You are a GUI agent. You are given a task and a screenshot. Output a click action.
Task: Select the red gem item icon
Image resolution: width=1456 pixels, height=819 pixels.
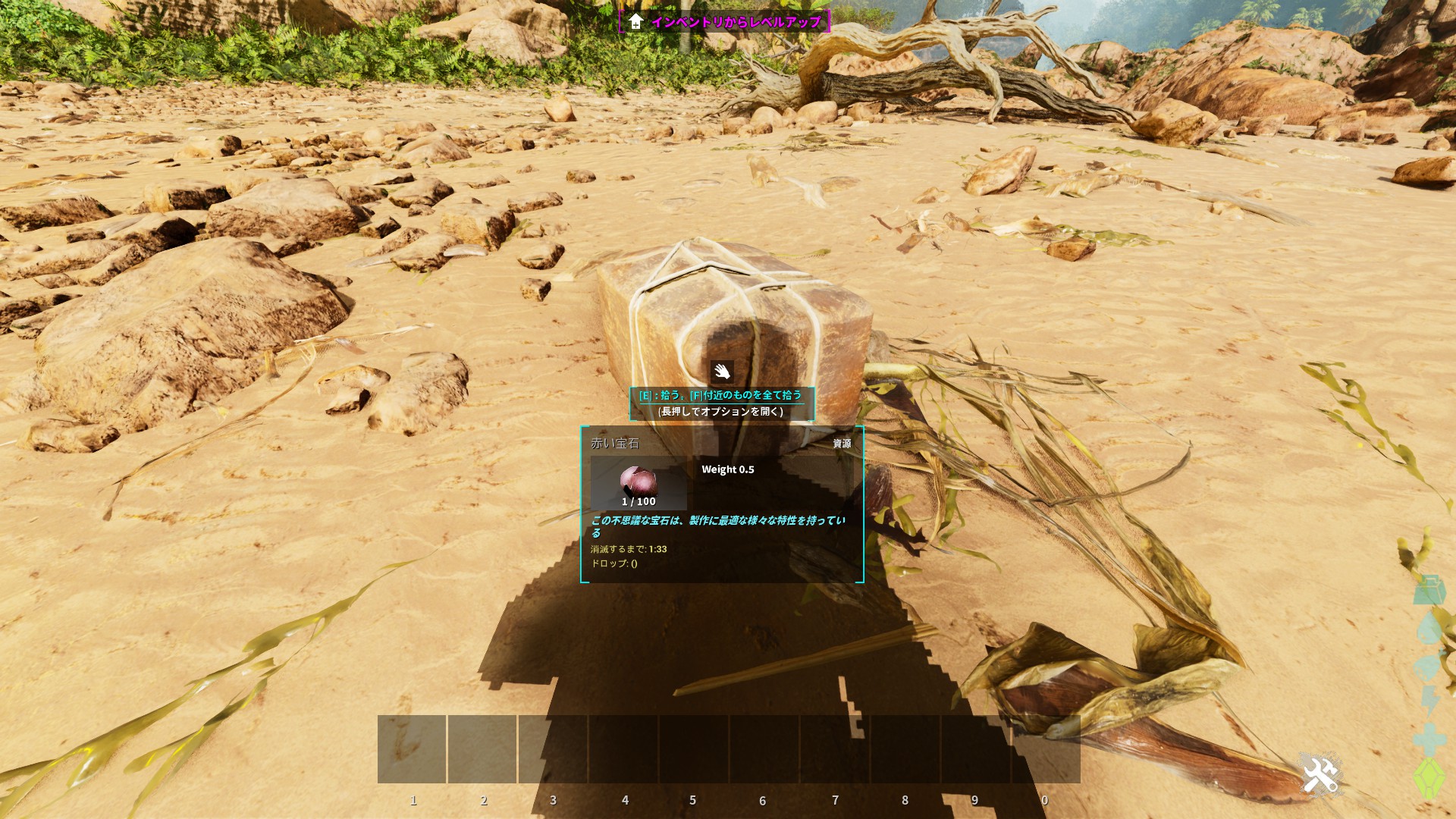639,483
